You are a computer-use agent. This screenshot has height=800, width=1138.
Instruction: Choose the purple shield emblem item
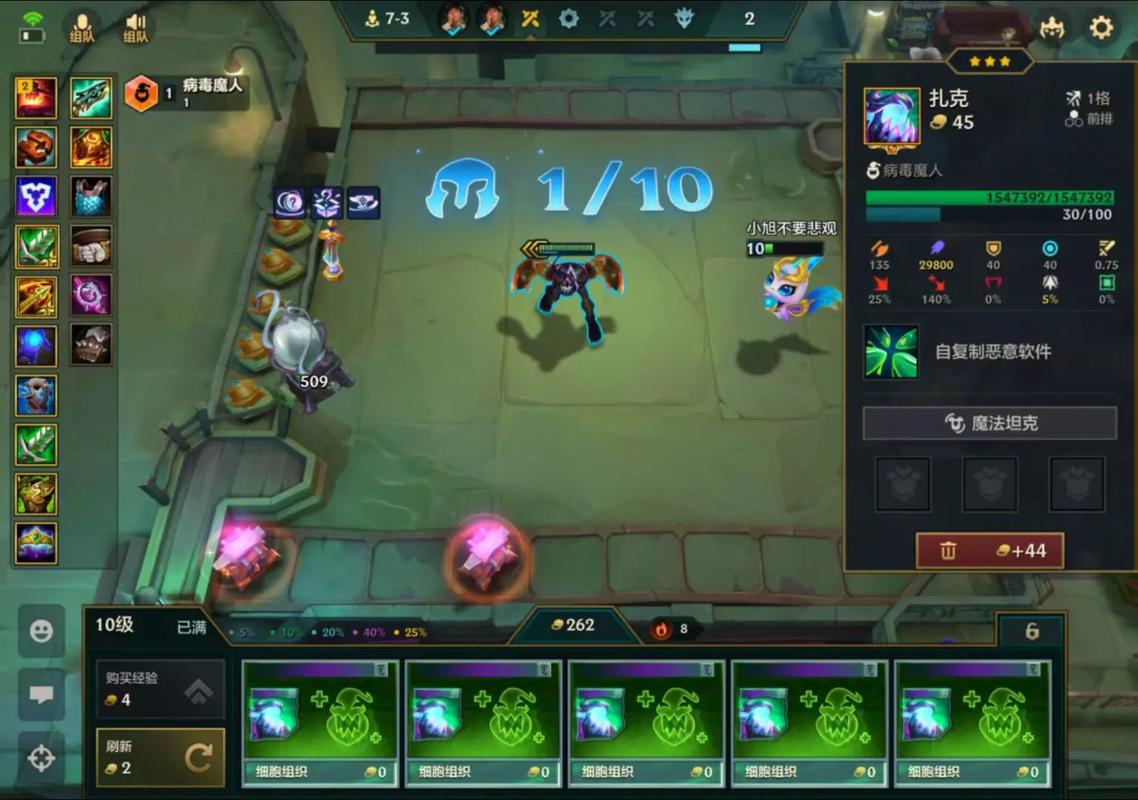click(x=36, y=197)
